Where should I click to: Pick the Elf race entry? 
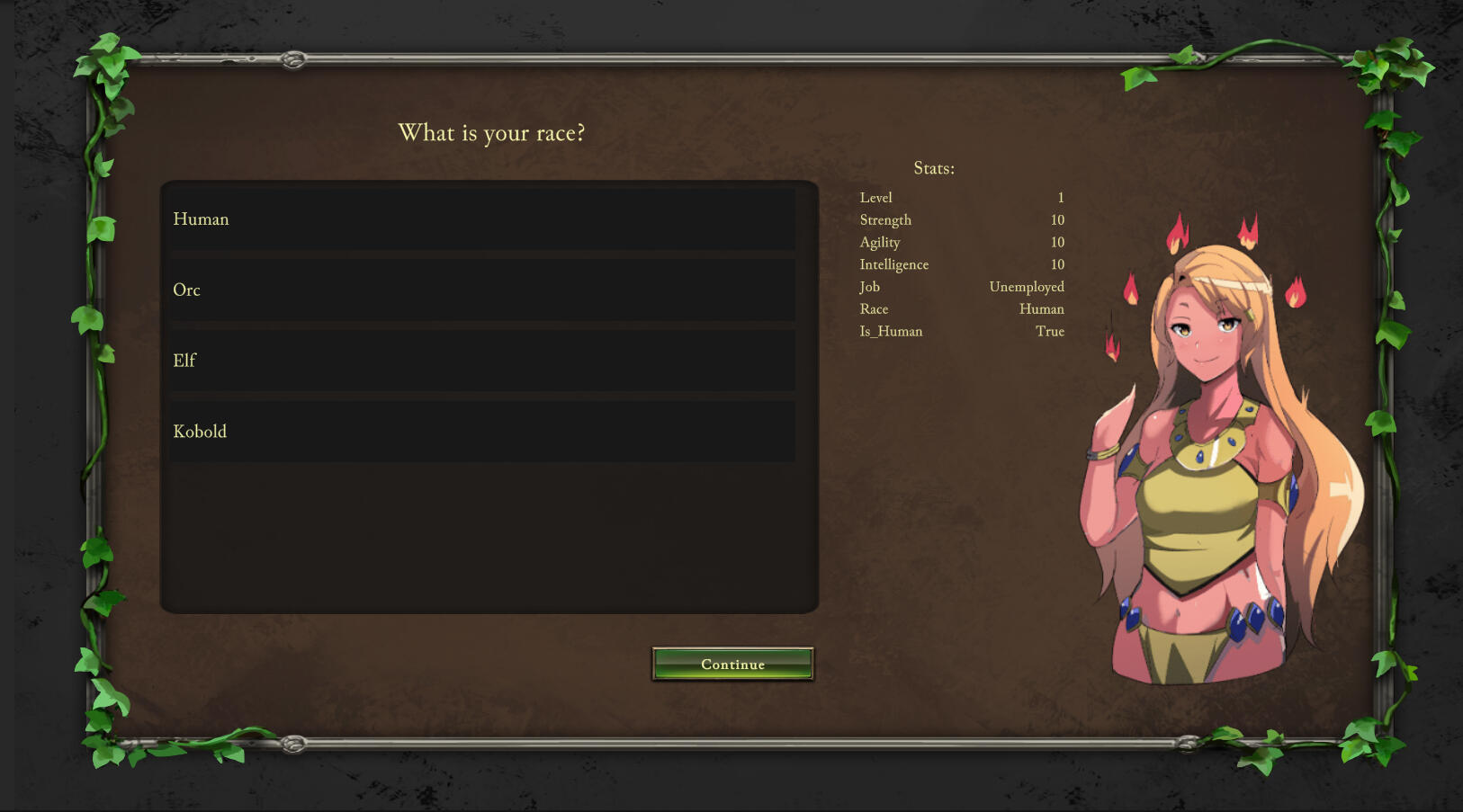click(482, 361)
